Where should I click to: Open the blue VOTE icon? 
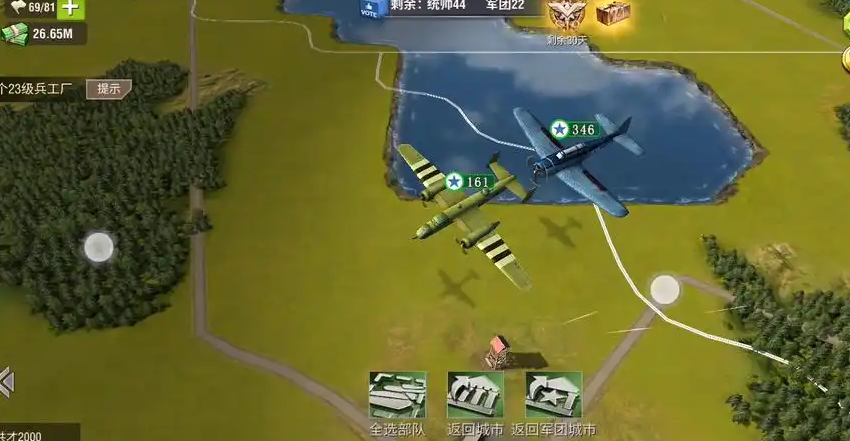click(x=369, y=10)
